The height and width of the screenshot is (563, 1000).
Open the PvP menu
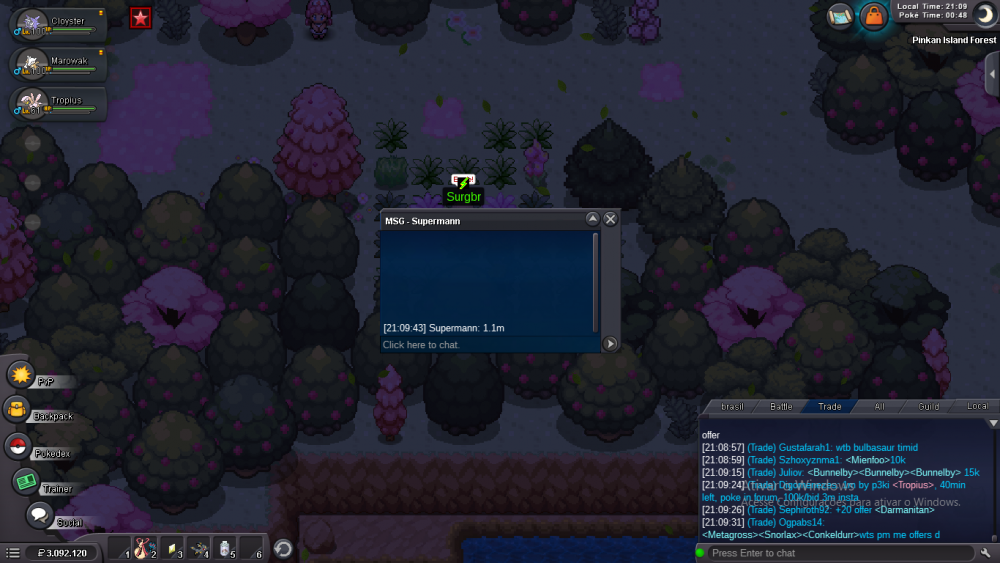pos(21,376)
